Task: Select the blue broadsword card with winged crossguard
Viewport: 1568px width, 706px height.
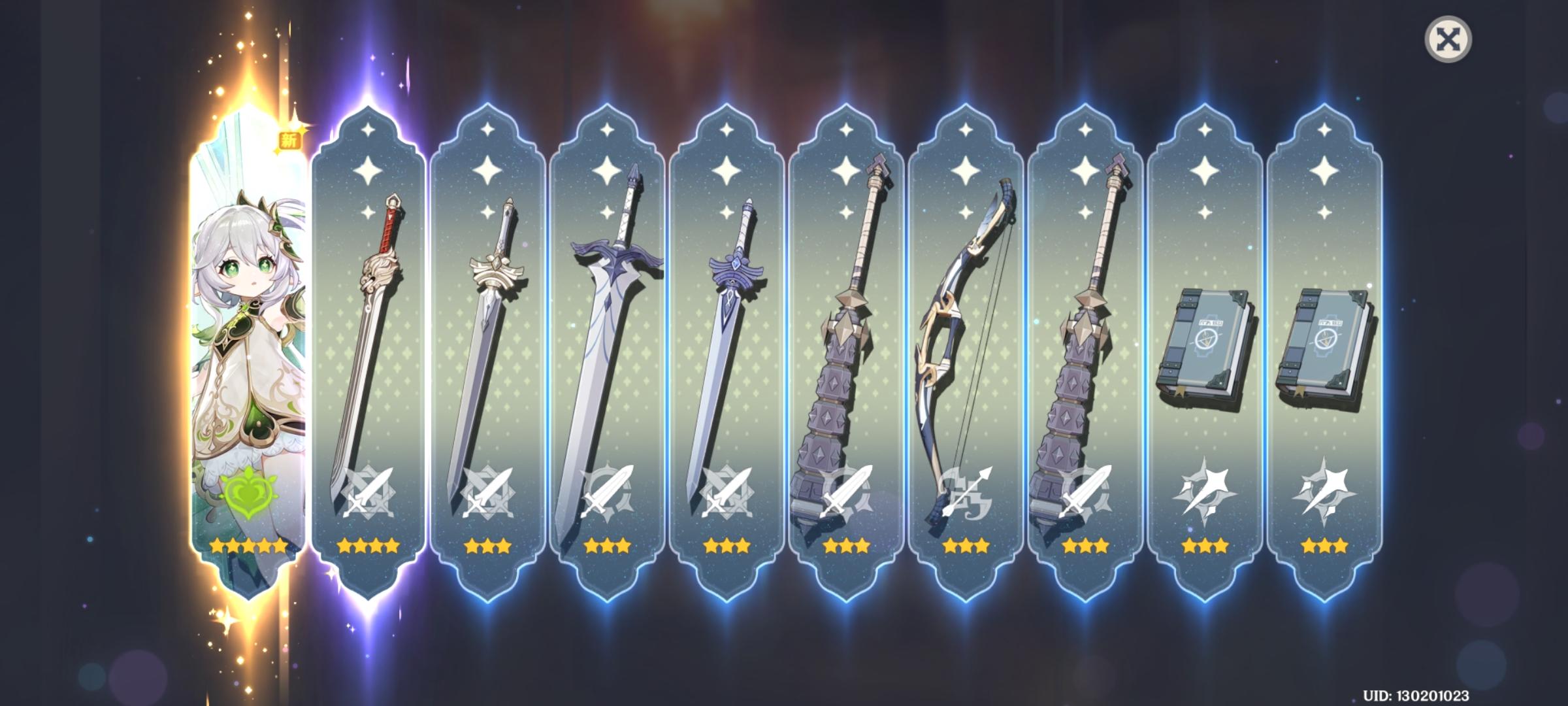Action: coord(608,327)
